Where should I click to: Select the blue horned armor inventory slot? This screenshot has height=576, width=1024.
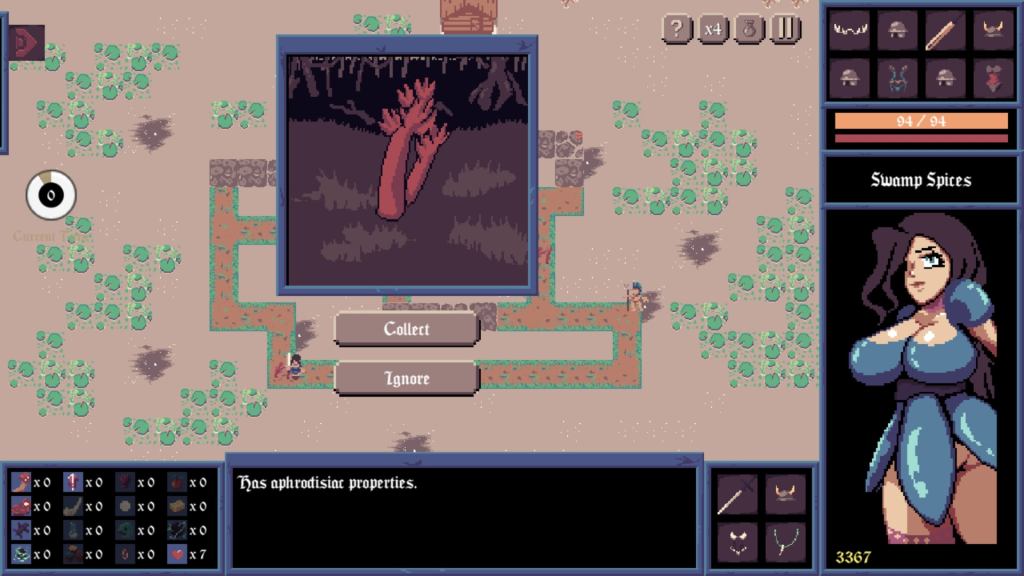point(897,77)
